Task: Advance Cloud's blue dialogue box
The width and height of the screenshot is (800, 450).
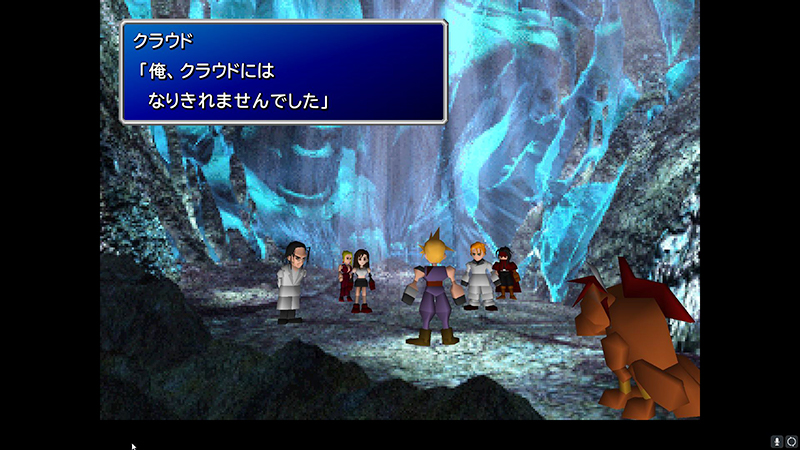Action: [x=283, y=73]
